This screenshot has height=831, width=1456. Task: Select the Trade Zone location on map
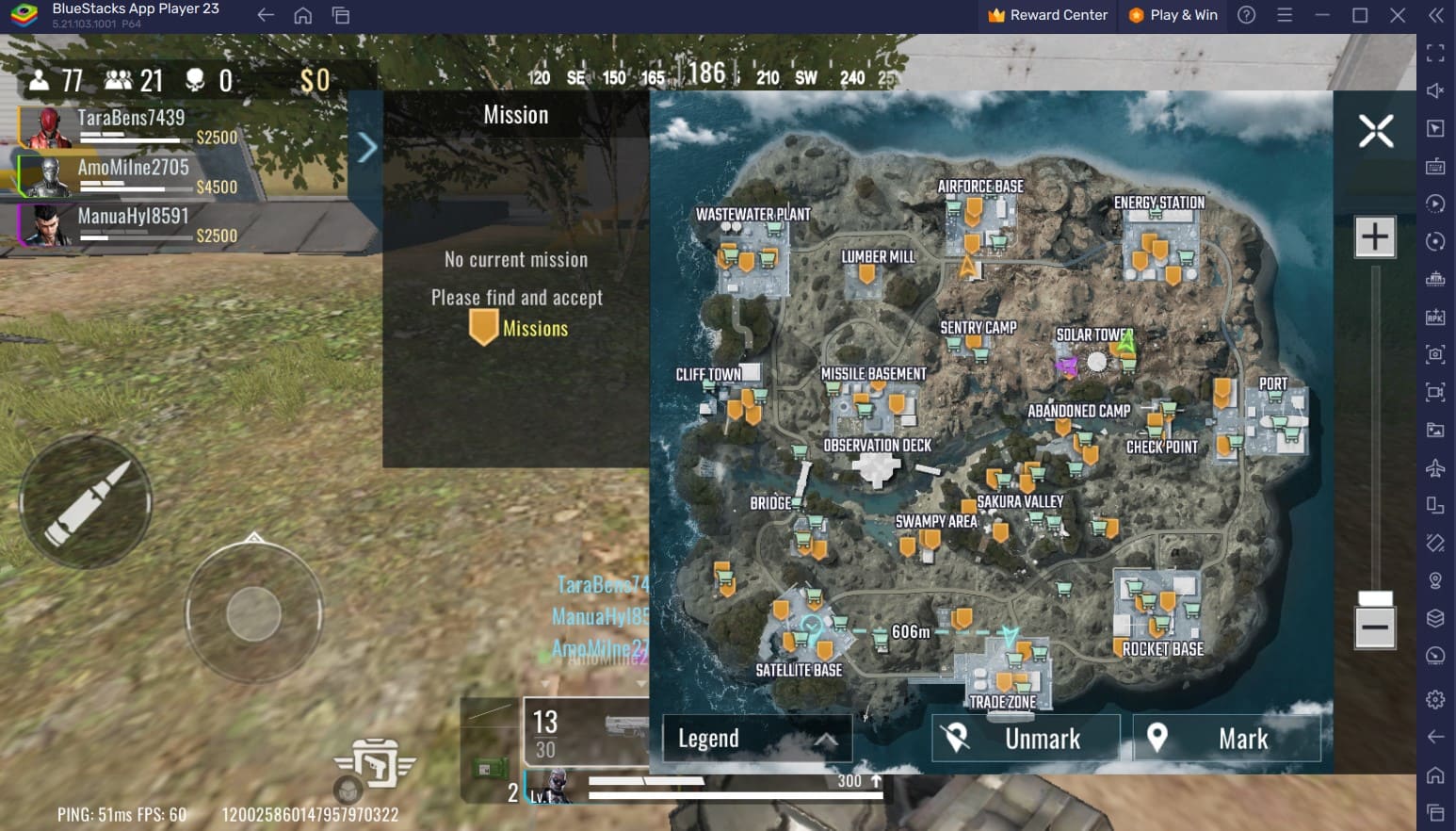pyautogui.click(x=1003, y=701)
